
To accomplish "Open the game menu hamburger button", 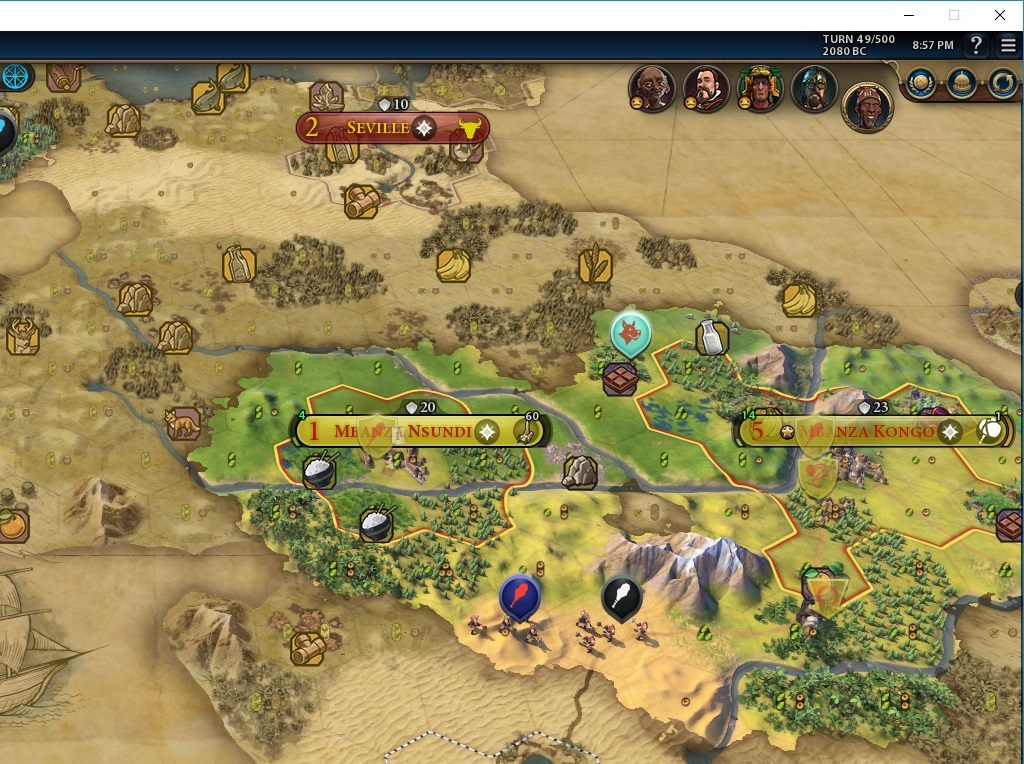I will click(1007, 45).
